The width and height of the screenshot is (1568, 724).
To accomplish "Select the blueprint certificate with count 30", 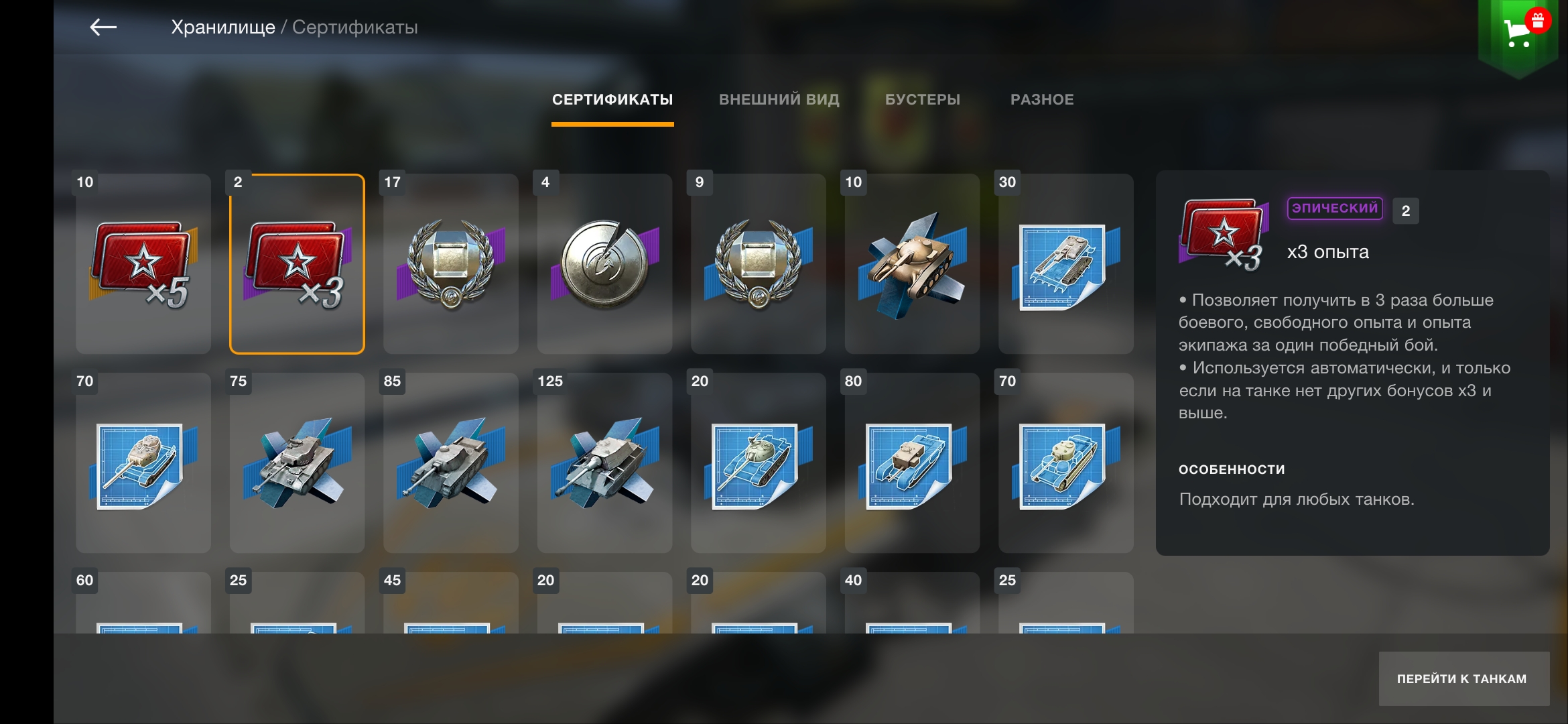I will (1066, 264).
